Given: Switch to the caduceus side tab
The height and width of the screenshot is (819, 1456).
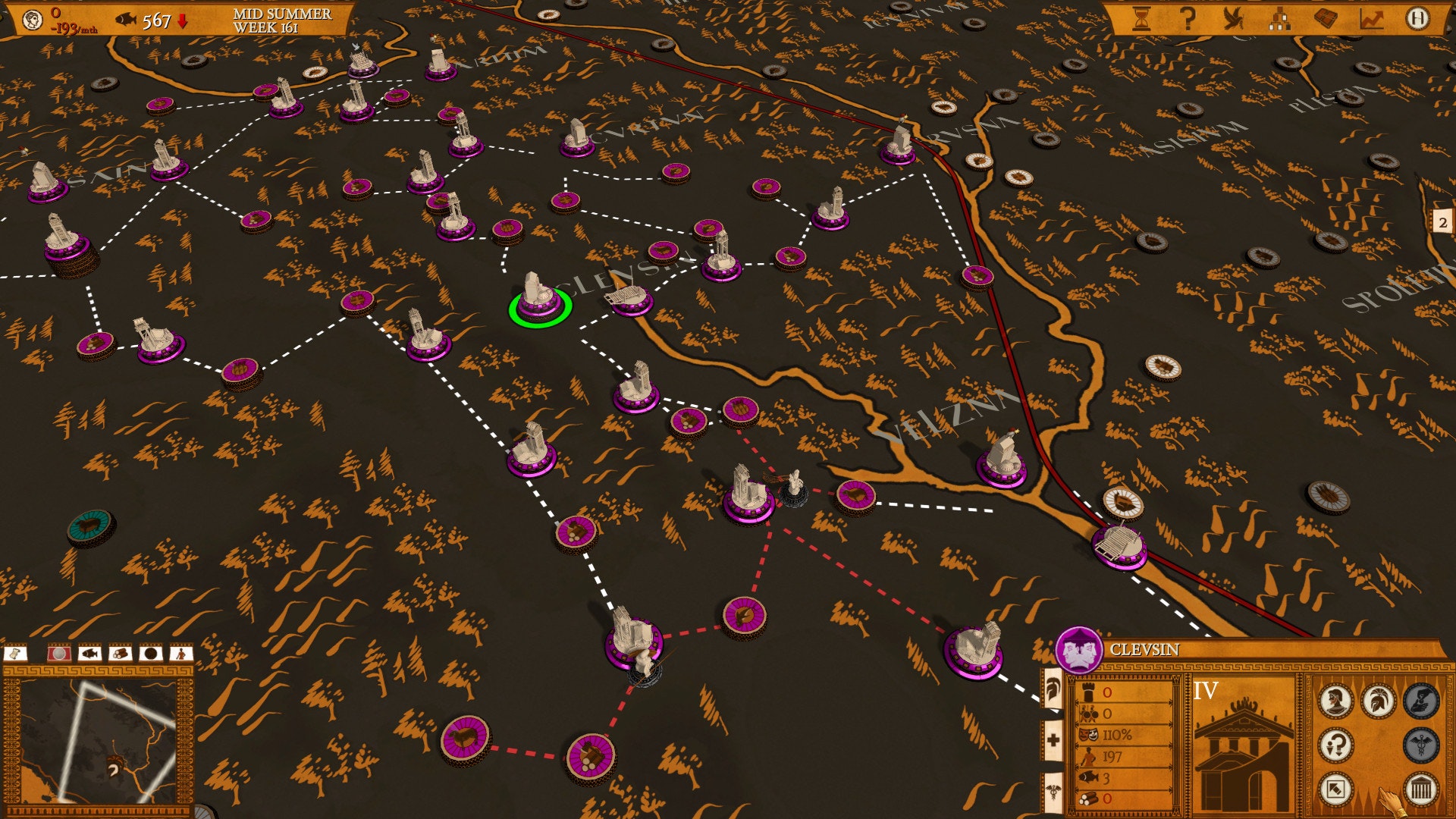Looking at the screenshot, I should click(1053, 792).
